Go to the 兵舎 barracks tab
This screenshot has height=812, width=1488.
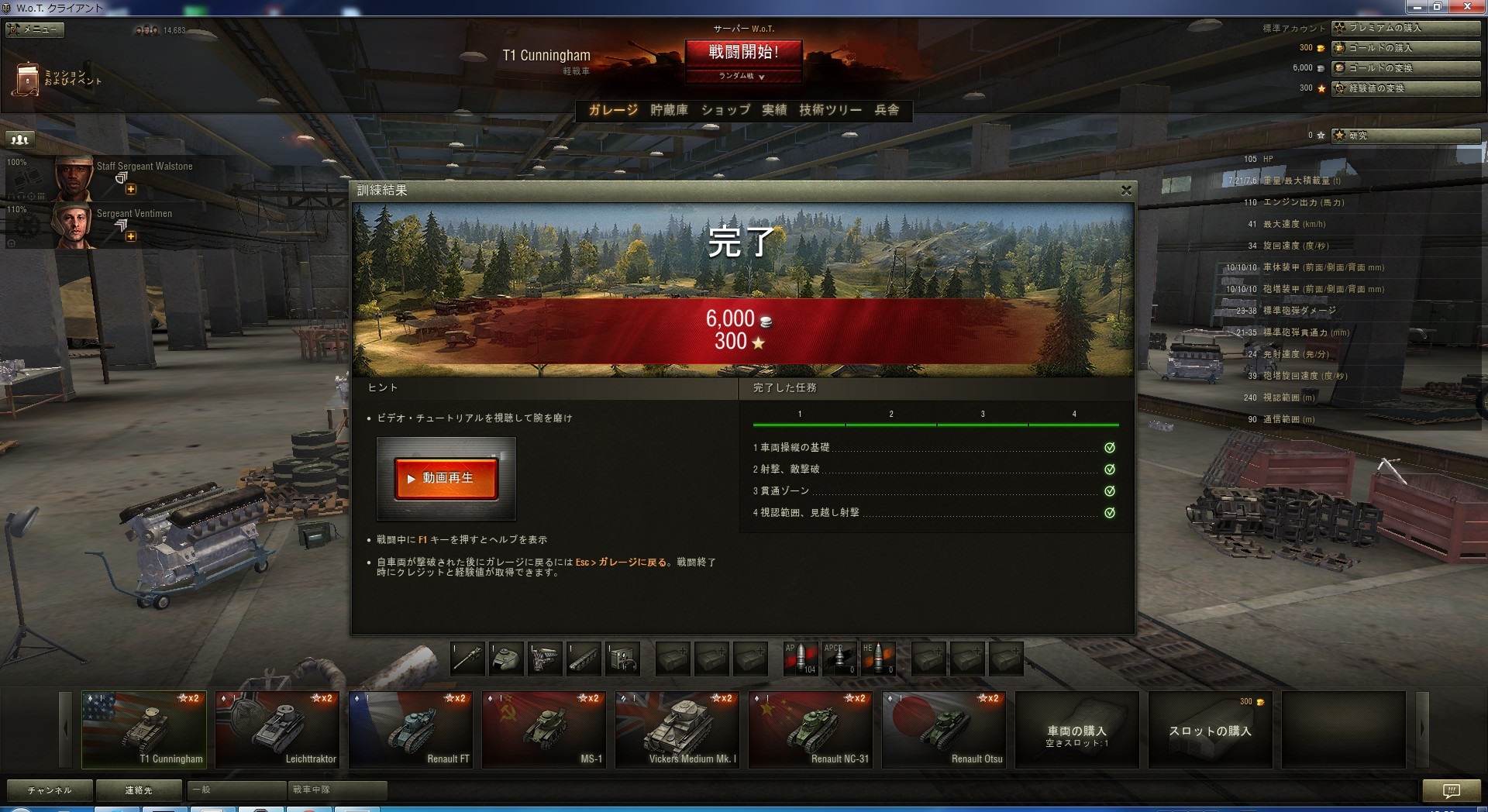887,110
